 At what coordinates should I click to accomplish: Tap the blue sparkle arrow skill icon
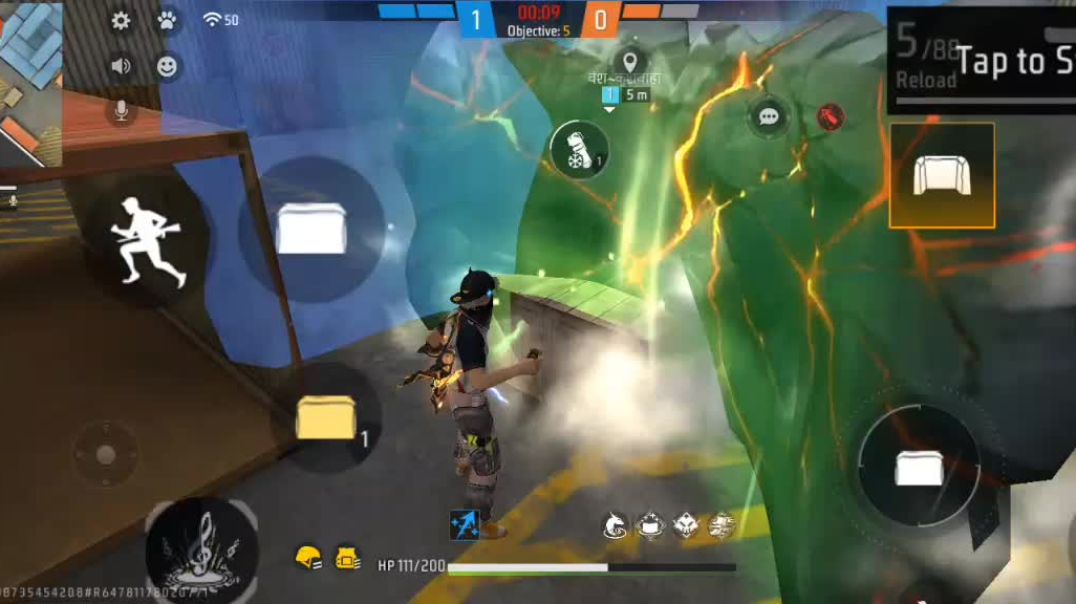(464, 524)
